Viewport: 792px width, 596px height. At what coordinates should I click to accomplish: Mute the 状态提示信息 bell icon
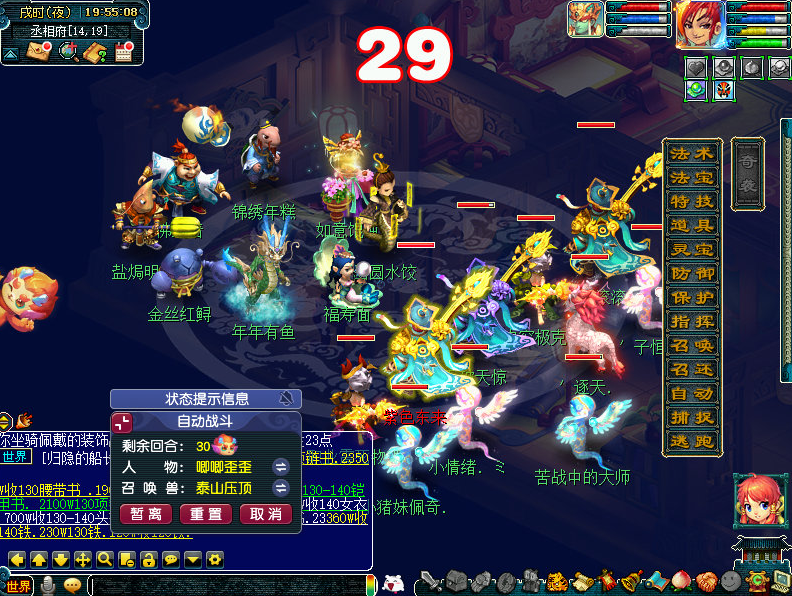pos(288,399)
